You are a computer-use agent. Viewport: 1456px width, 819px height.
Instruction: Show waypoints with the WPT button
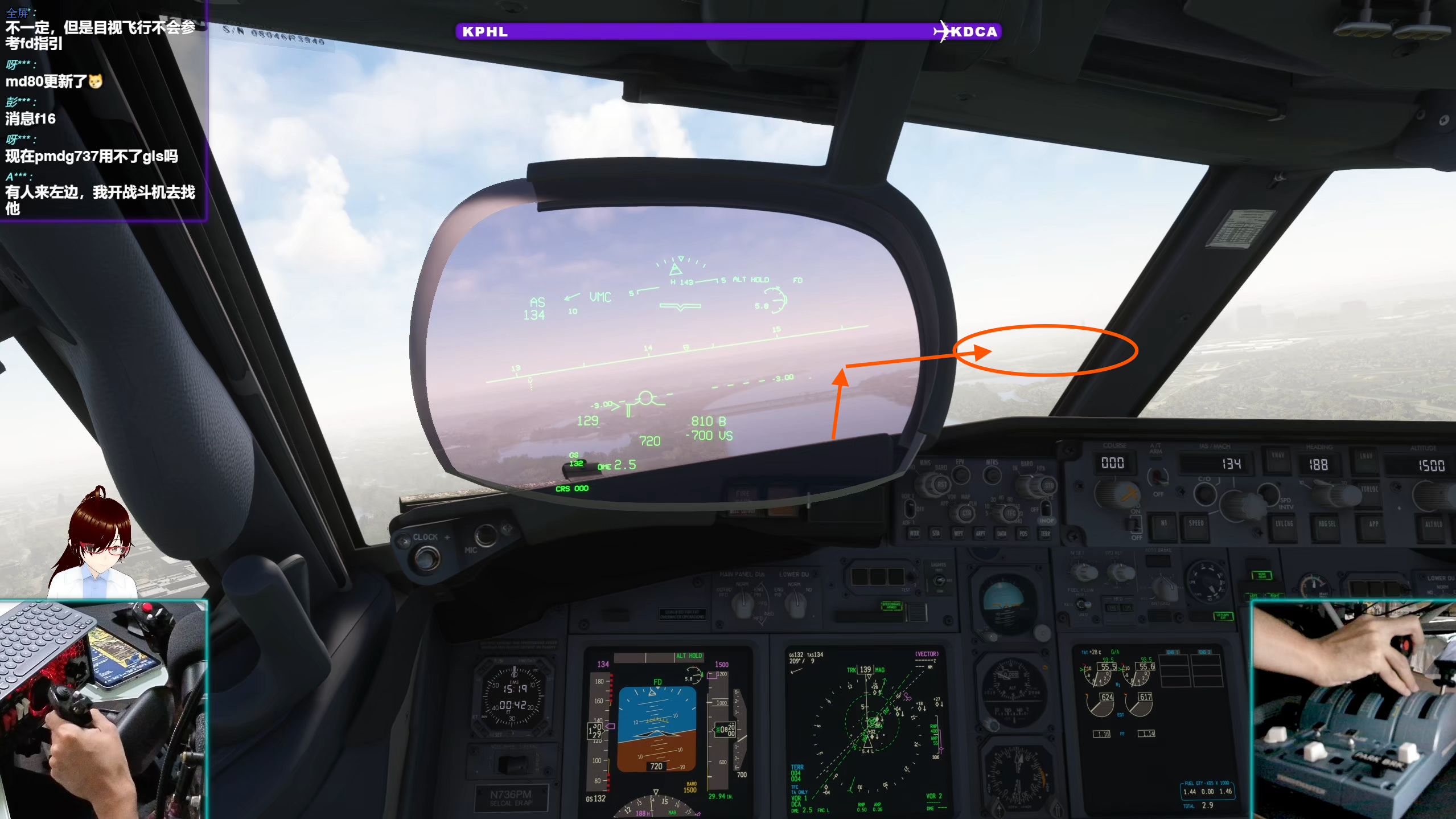click(x=959, y=534)
